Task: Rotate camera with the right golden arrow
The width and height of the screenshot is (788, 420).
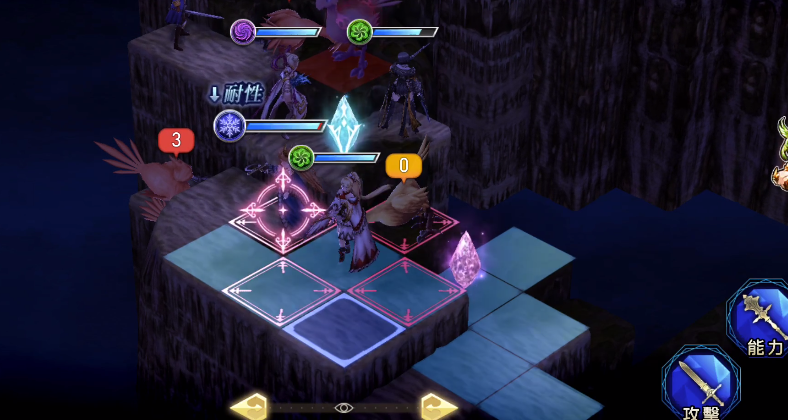Action: pos(438,407)
